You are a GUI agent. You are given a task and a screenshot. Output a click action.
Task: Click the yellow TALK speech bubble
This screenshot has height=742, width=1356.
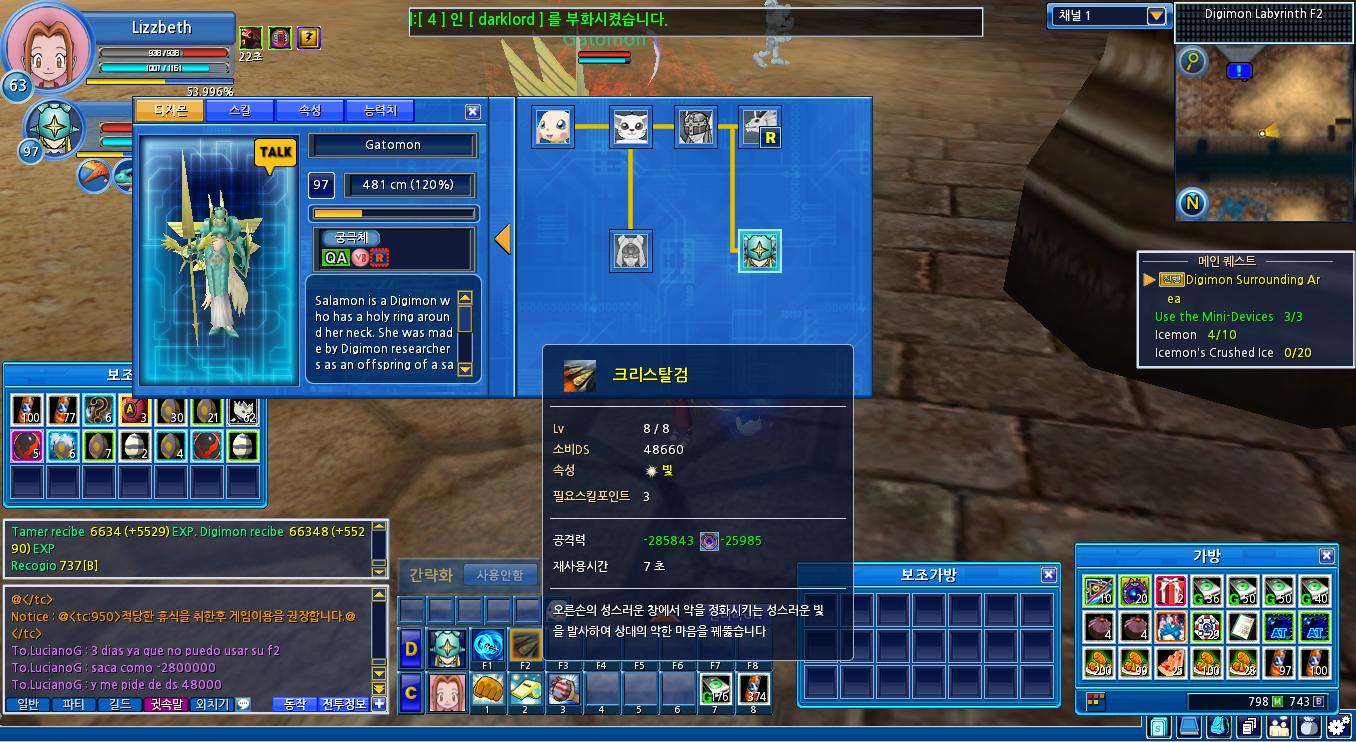pos(275,153)
